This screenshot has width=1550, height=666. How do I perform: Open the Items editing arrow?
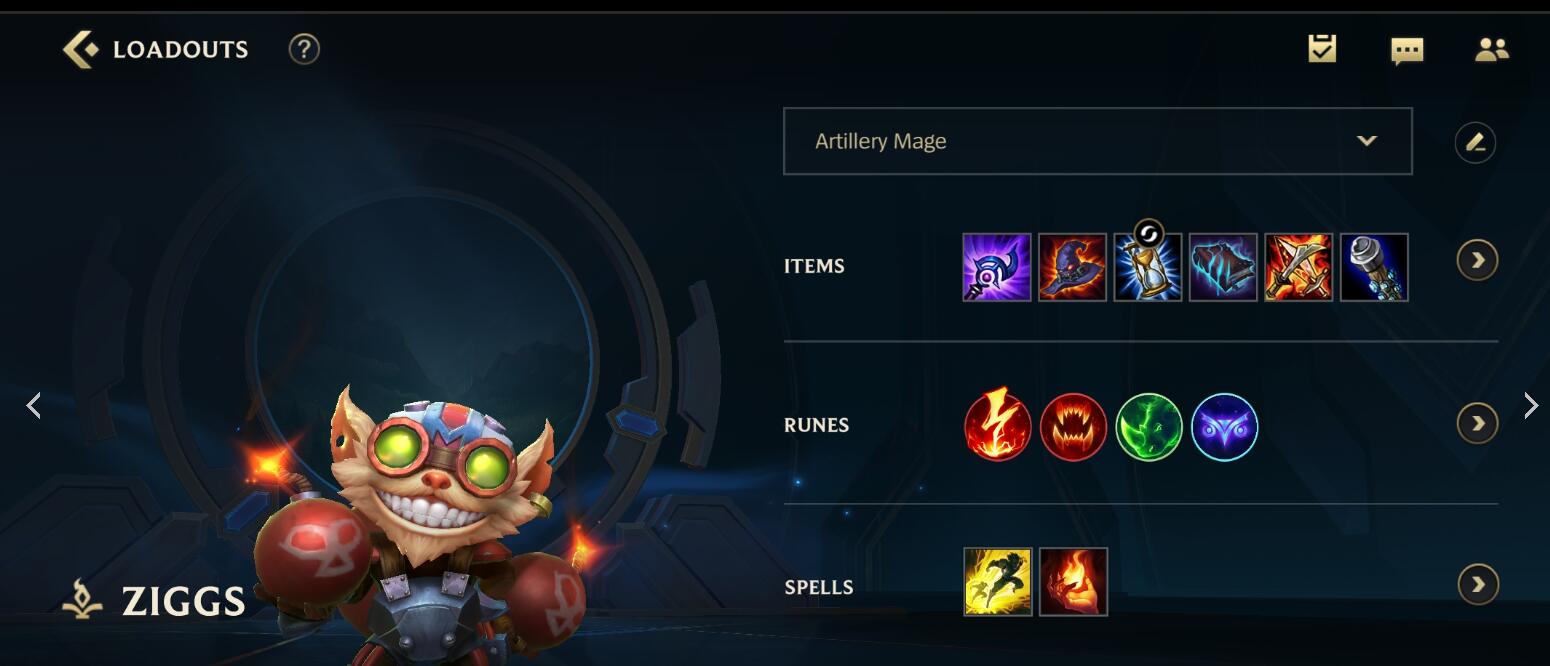tap(1477, 261)
